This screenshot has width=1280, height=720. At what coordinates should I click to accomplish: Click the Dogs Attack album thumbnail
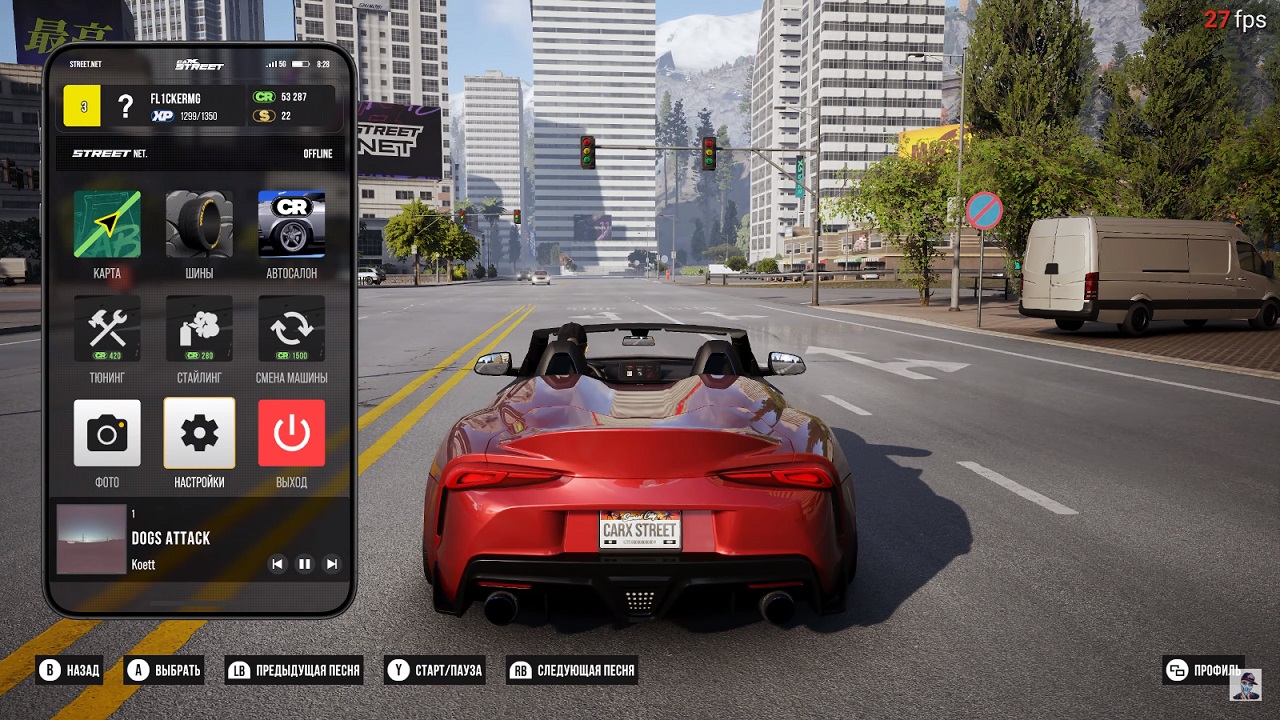[x=91, y=539]
